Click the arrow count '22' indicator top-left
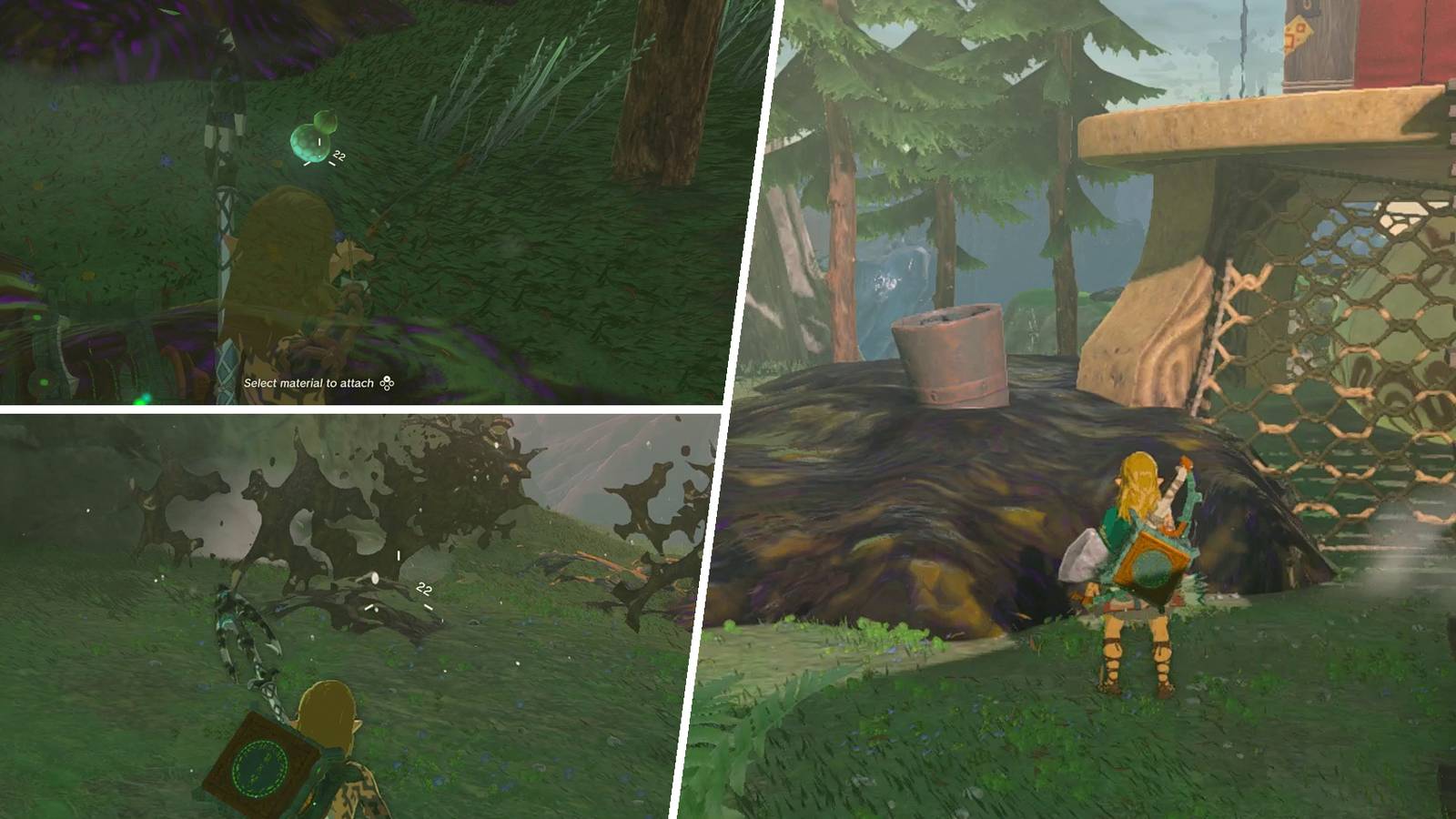Image resolution: width=1456 pixels, height=819 pixels. pos(339,157)
